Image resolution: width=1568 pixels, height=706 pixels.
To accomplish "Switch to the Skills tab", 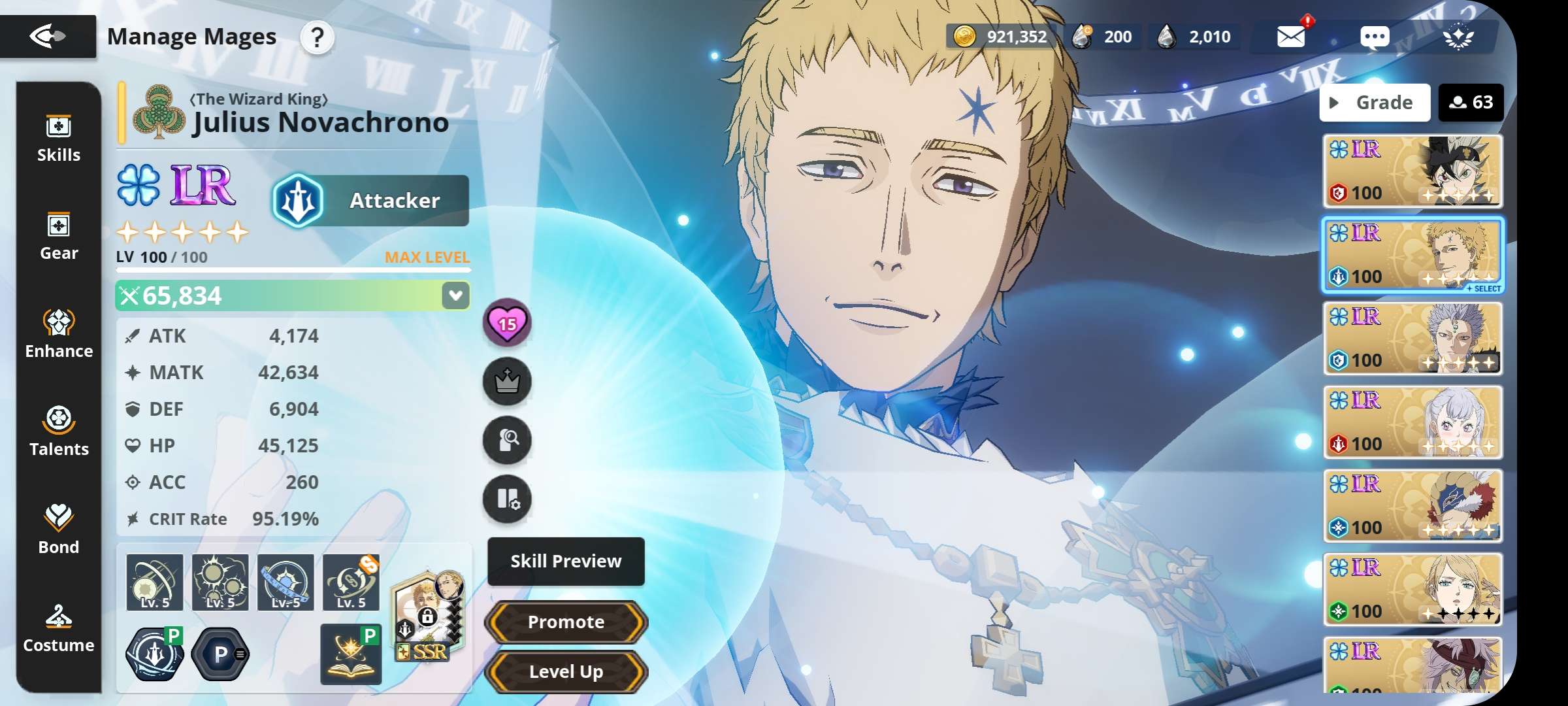I will pyautogui.click(x=59, y=139).
